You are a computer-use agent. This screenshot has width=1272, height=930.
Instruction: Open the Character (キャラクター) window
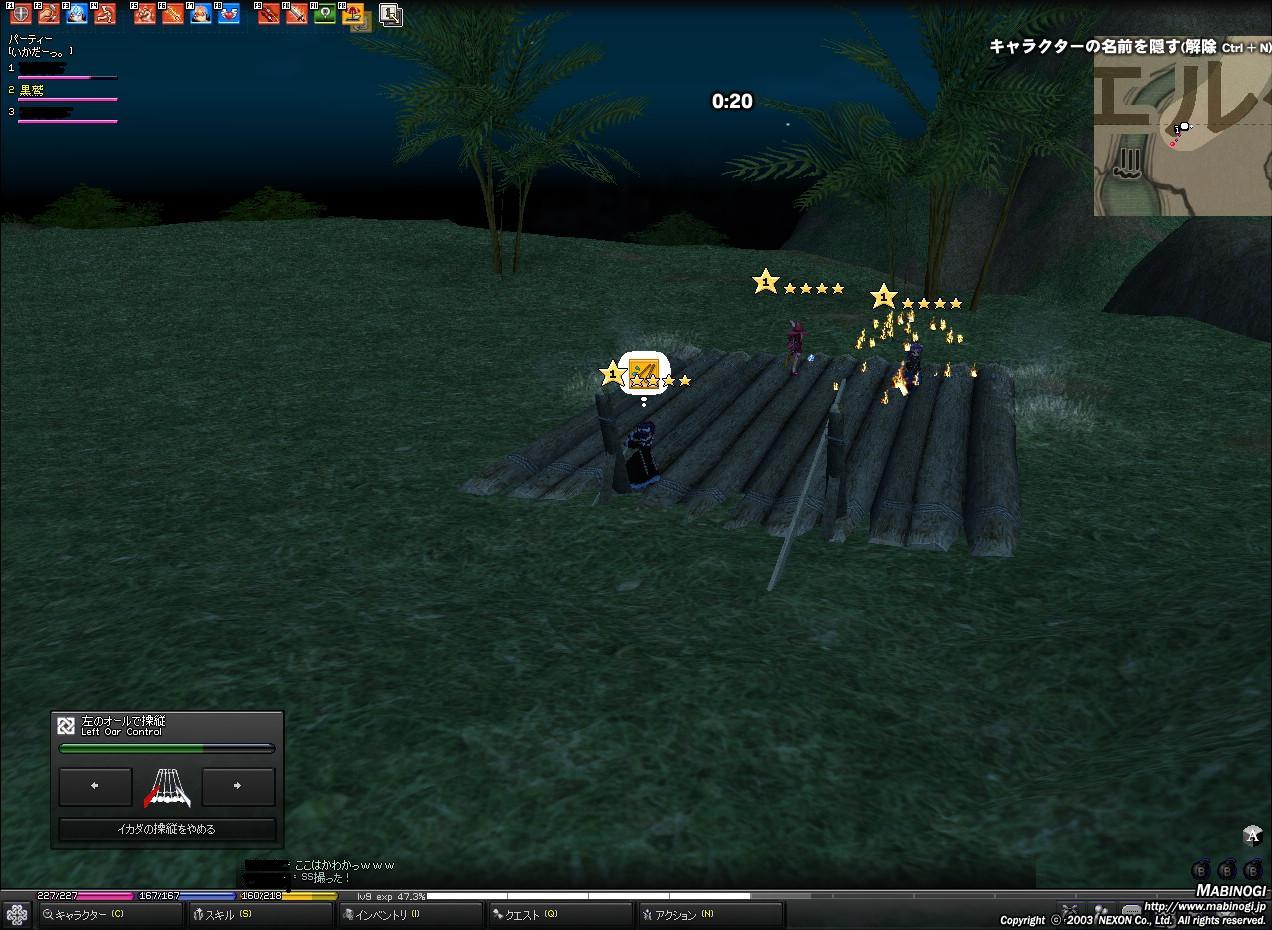[88, 914]
